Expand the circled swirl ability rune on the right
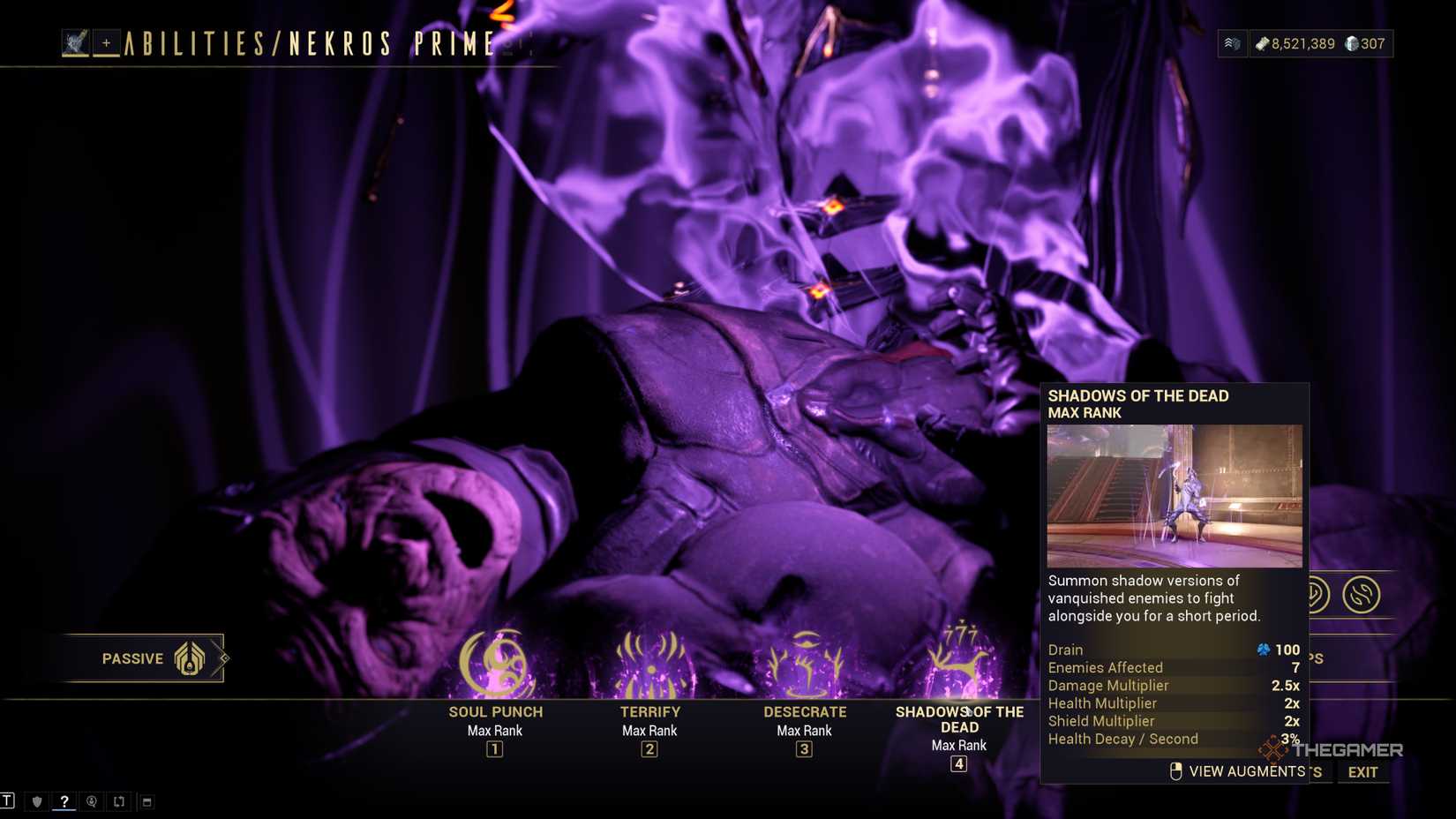 [1362, 593]
